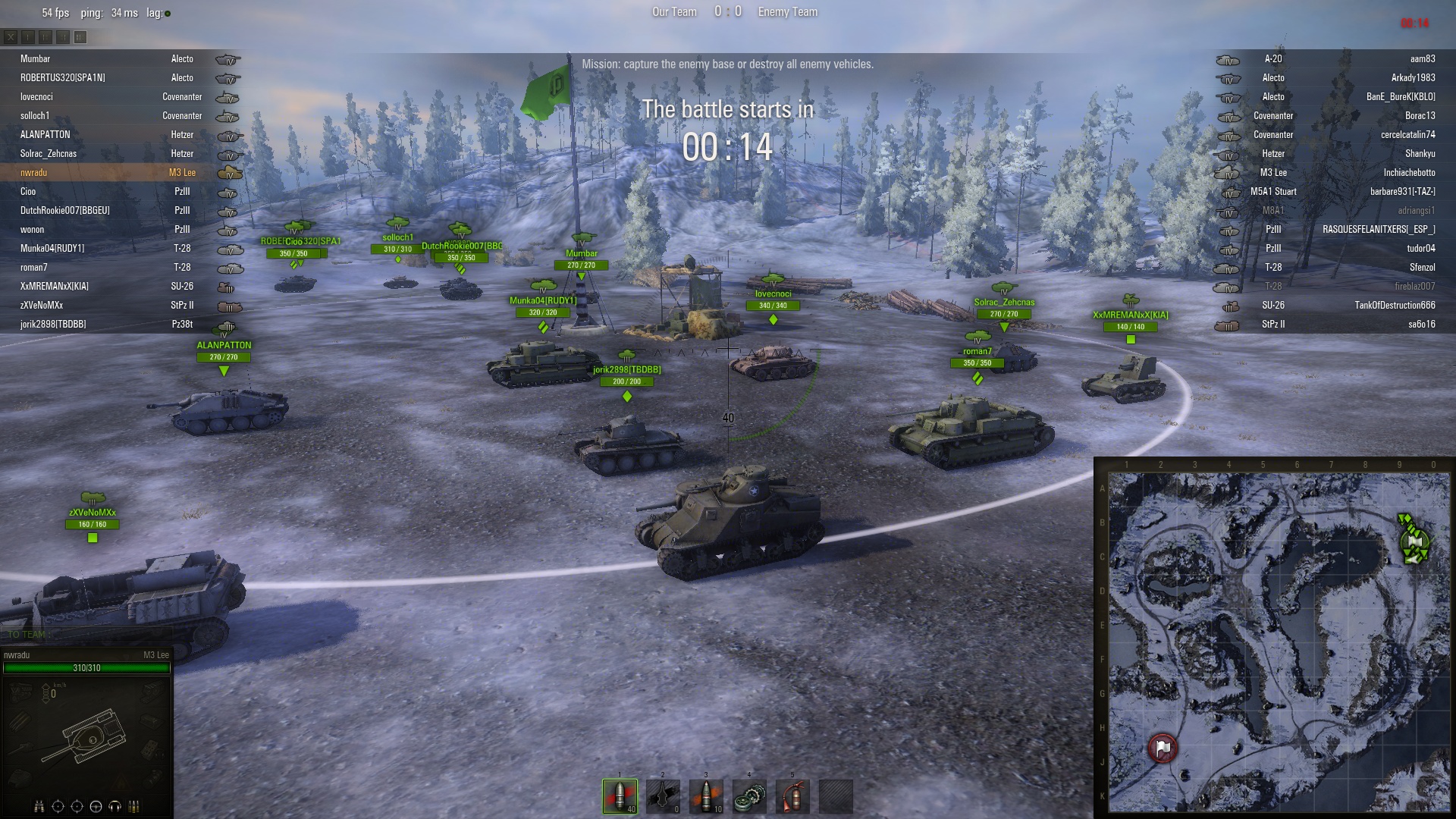Use the repair kit consumable
This screenshot has height=819, width=1456.
click(749, 796)
